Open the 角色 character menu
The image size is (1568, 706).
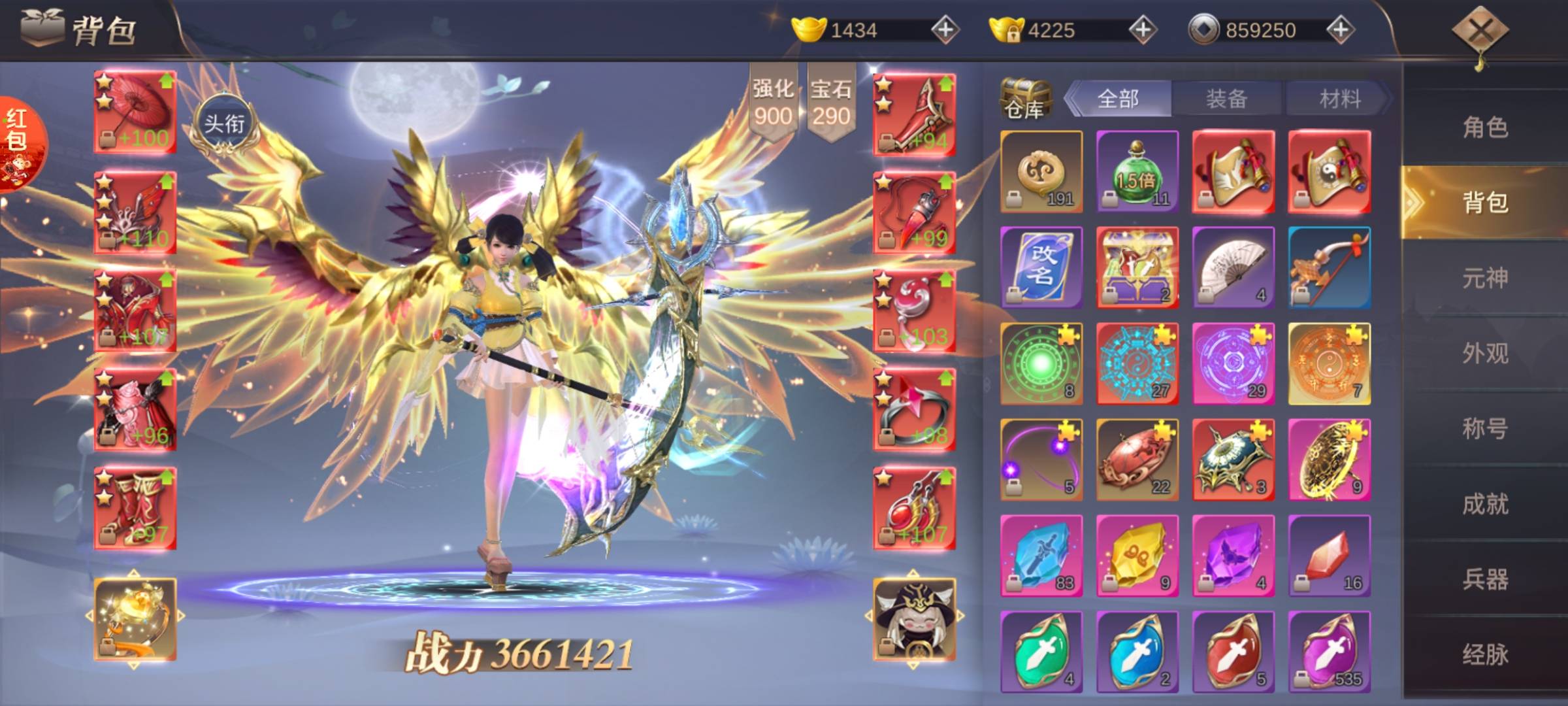(1485, 127)
